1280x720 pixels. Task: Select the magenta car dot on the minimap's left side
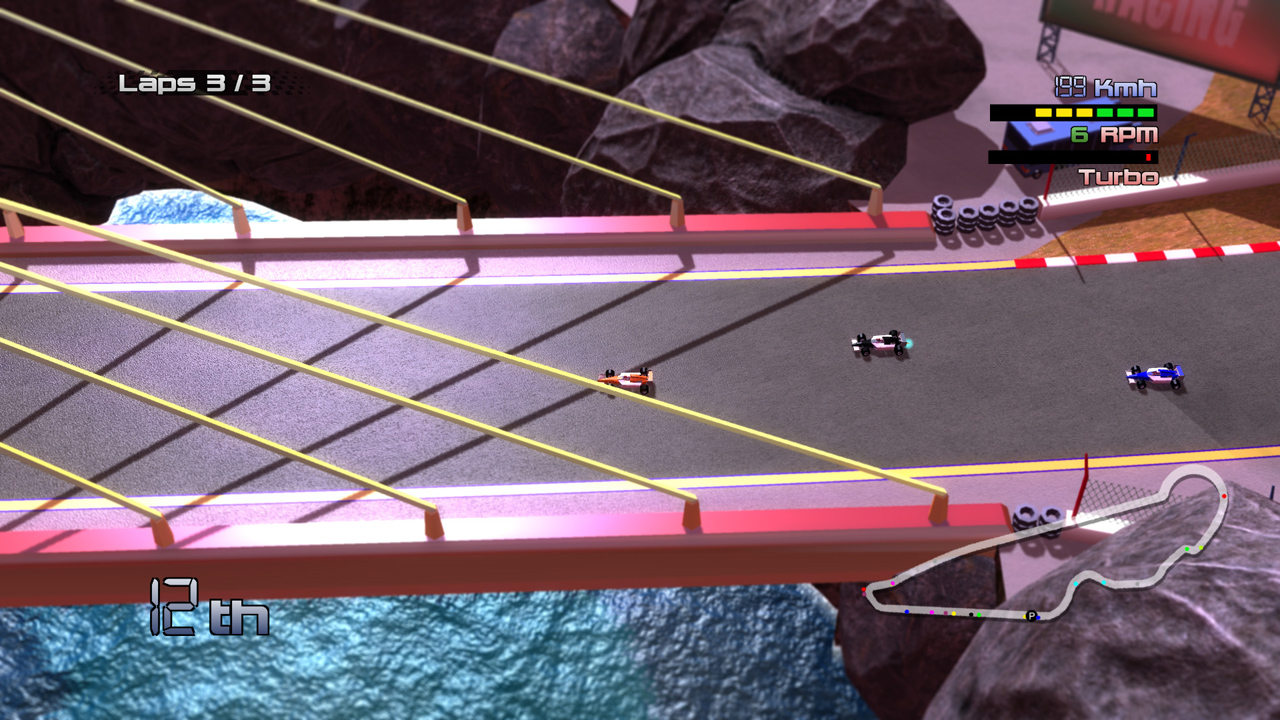click(893, 583)
